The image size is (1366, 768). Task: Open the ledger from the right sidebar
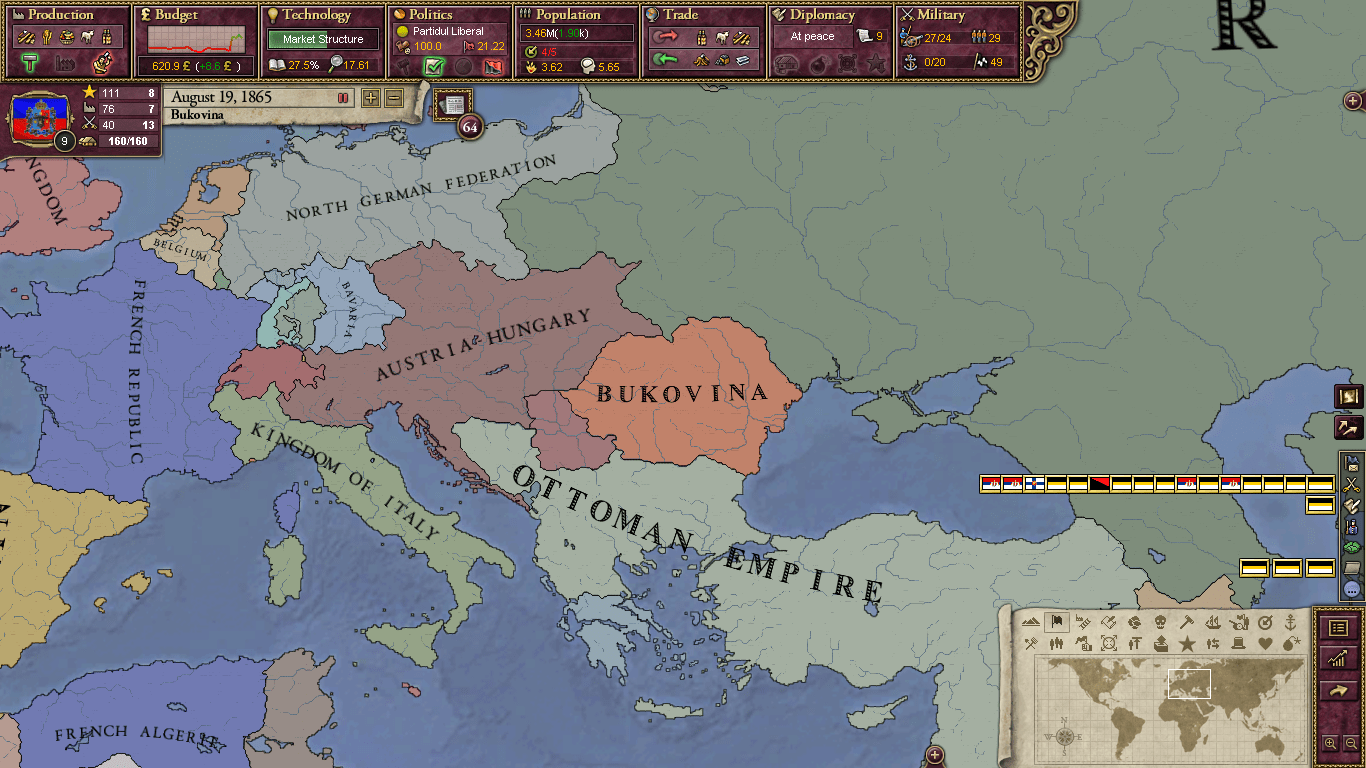click(1339, 628)
